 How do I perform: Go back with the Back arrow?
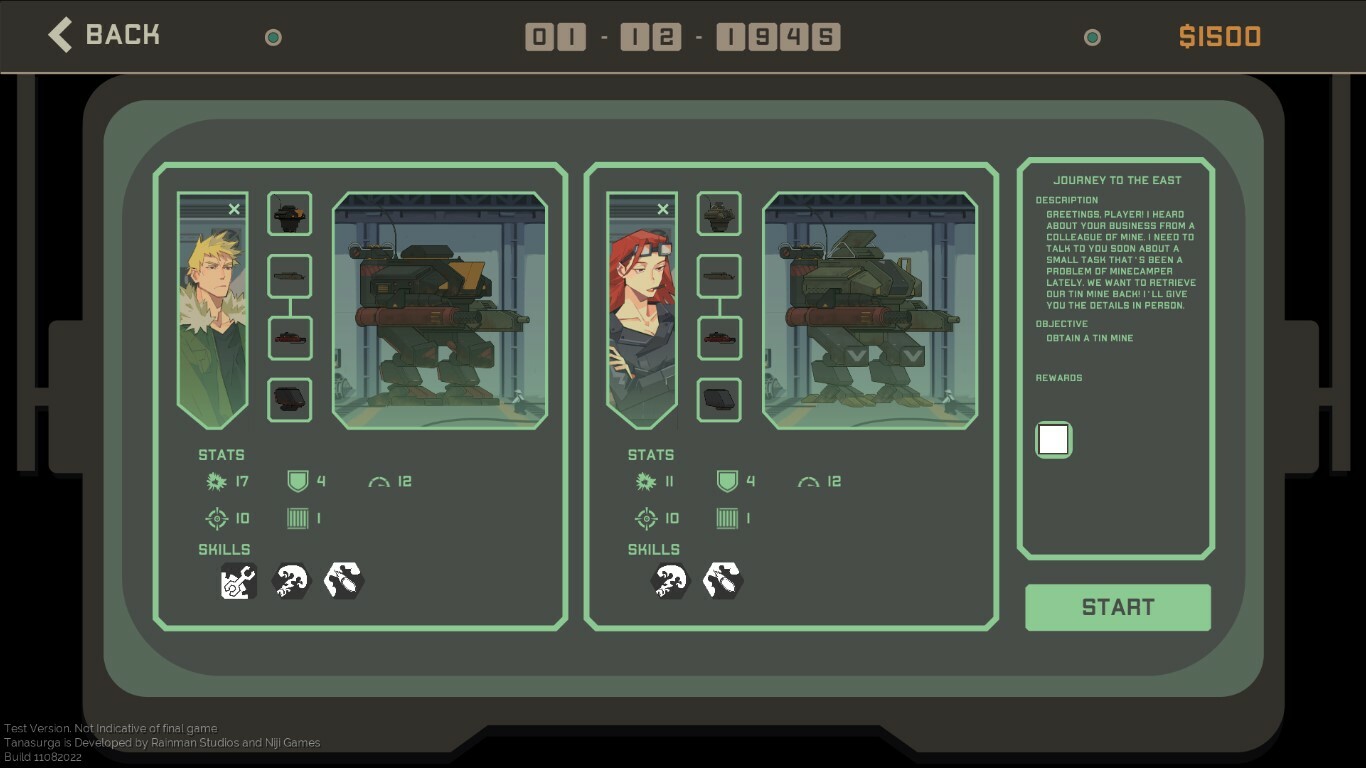pyautogui.click(x=60, y=33)
